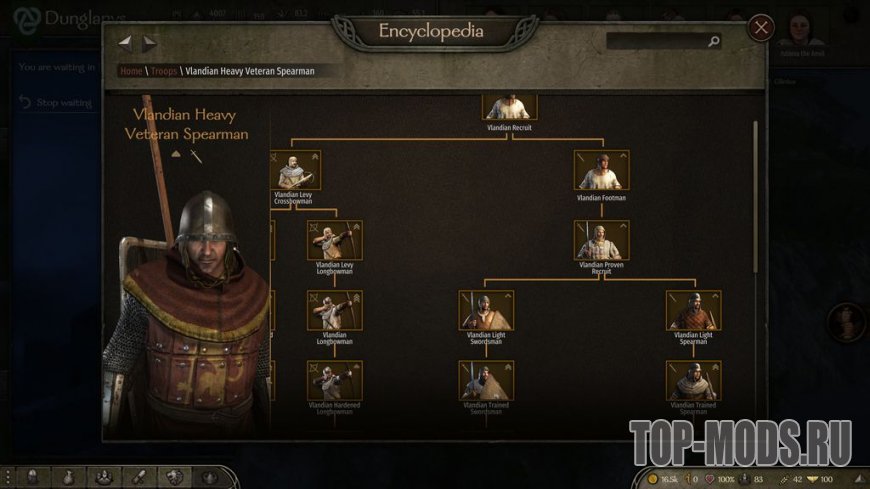
Task: Select the Vlandian Levy Crossbowman tile
Action: 294,171
